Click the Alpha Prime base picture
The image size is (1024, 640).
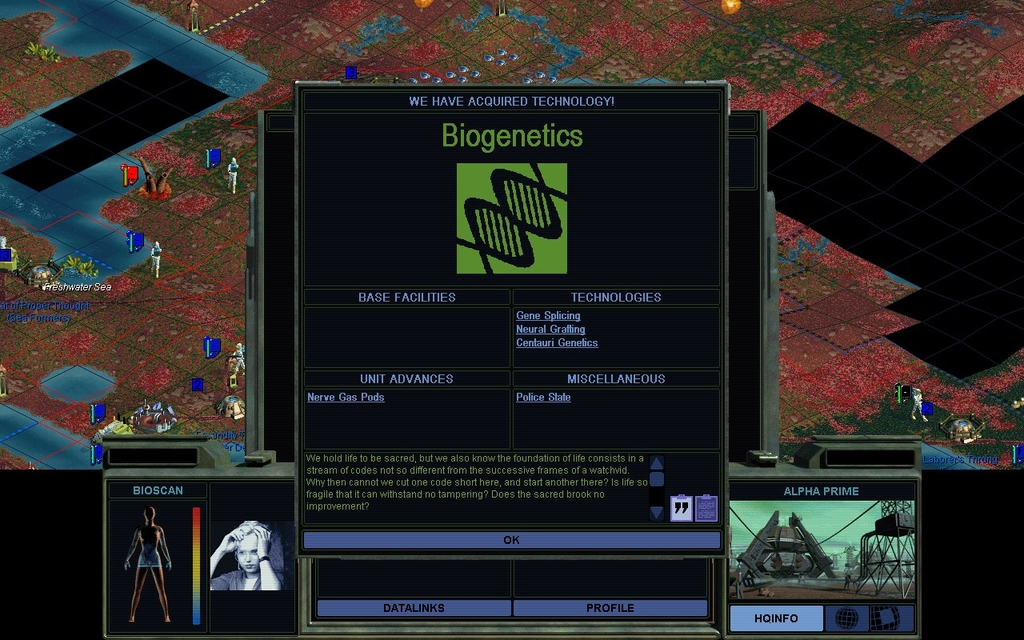click(x=821, y=549)
